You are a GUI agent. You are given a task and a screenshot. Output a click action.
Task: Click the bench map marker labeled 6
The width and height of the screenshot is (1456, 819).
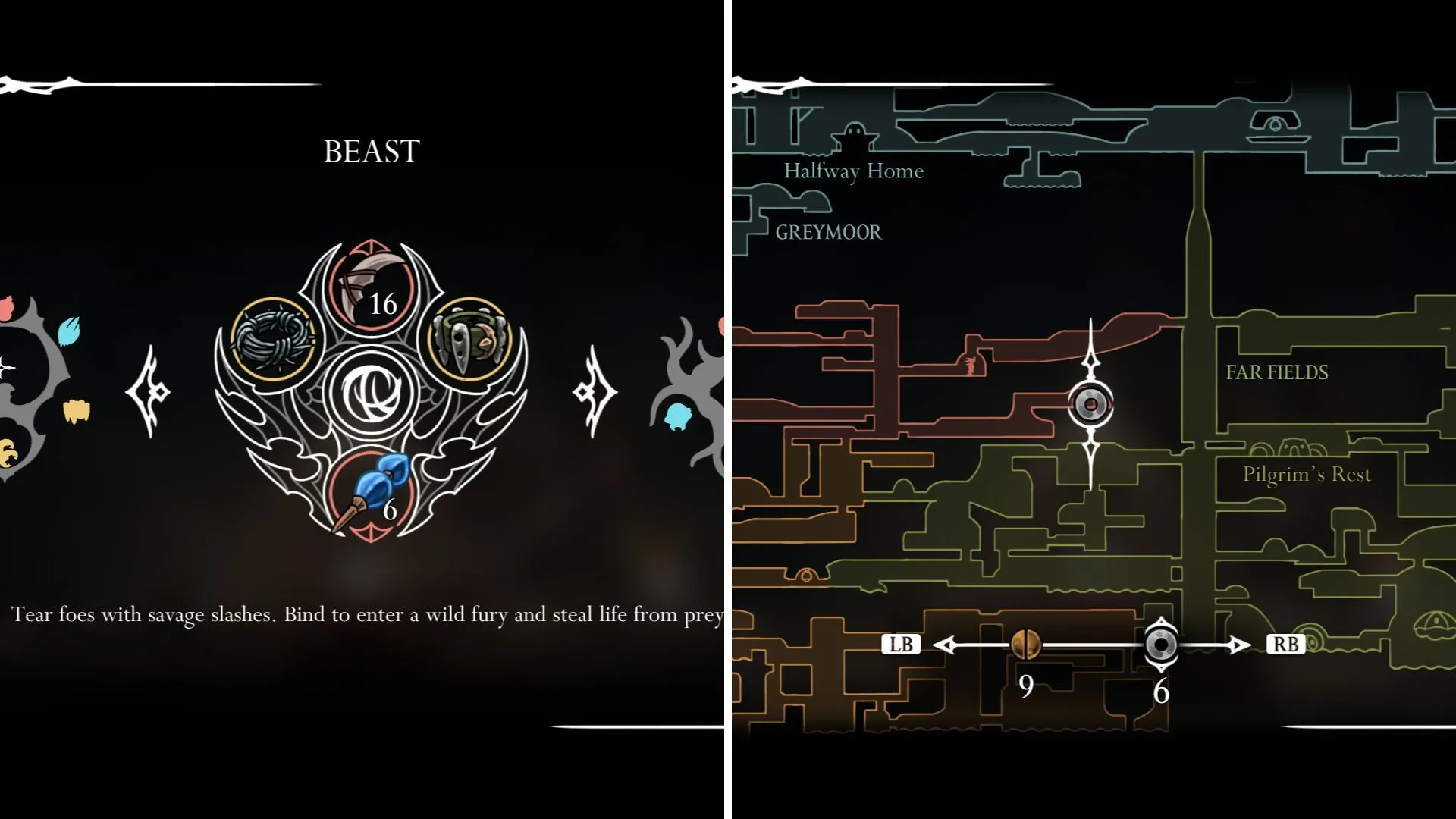(1161, 645)
